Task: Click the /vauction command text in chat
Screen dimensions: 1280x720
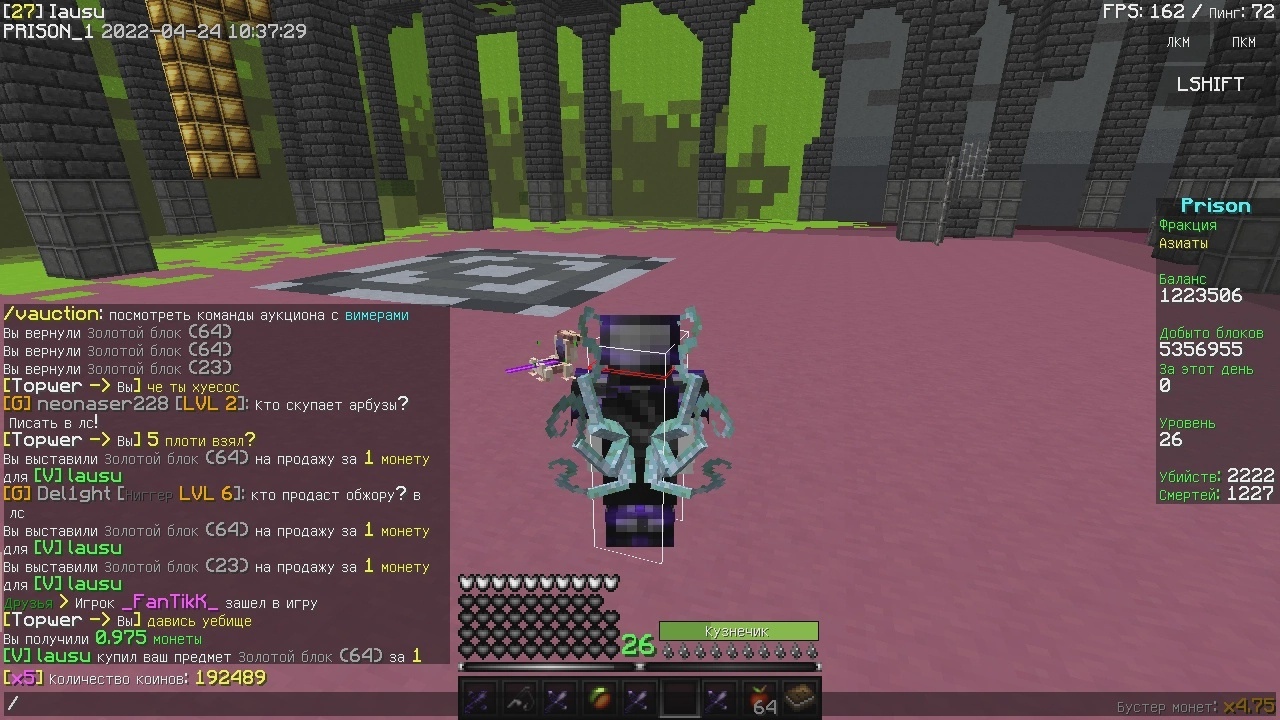Action: coord(50,313)
